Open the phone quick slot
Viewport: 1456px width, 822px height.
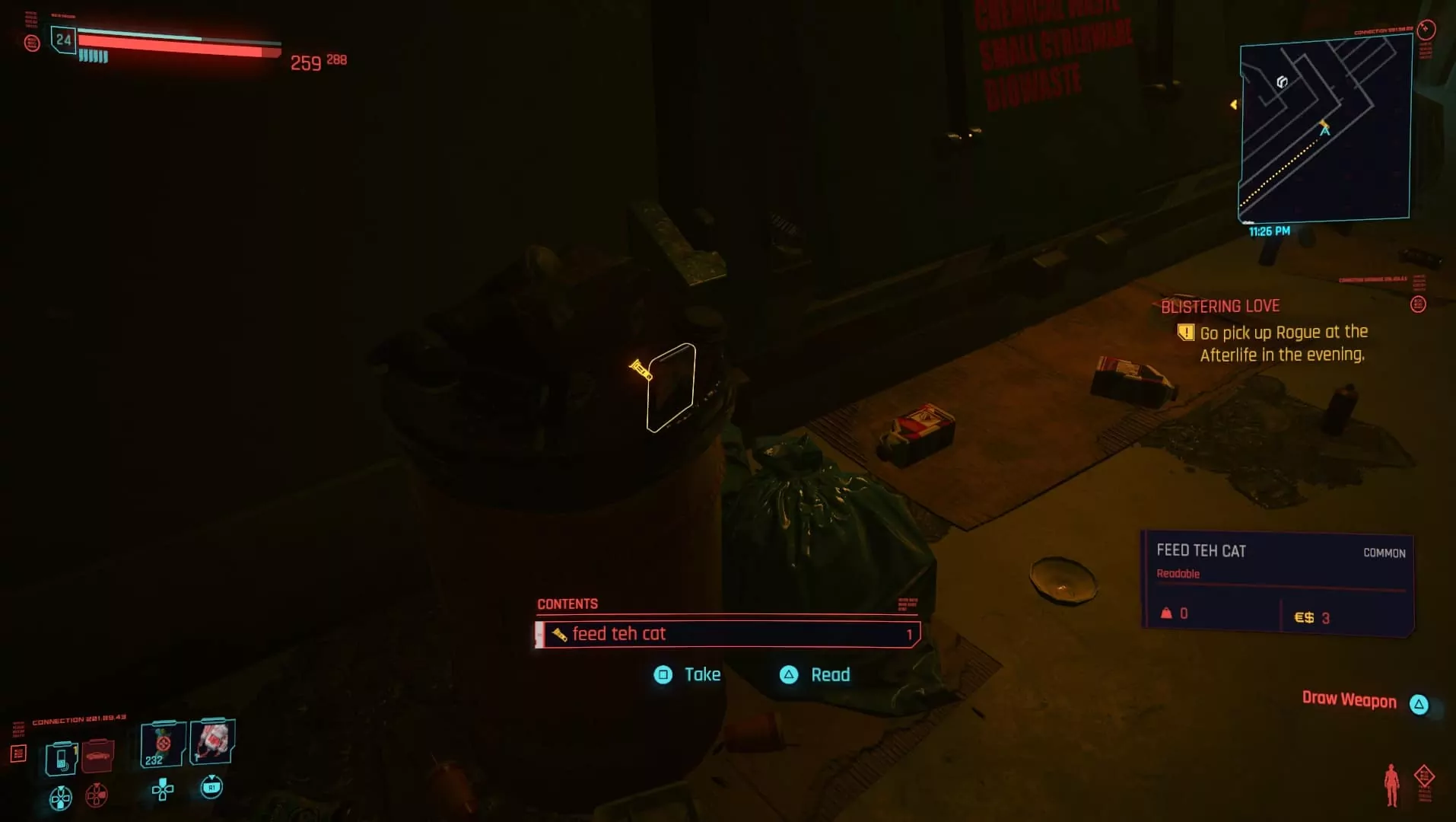point(61,758)
